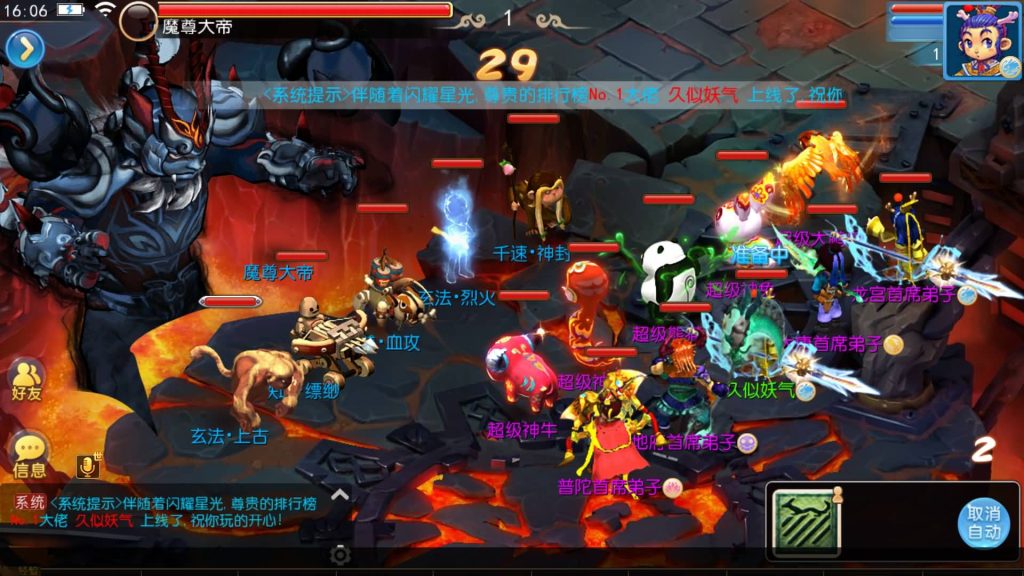Open the 信息 messages panel
Image resolution: width=1024 pixels, height=576 pixels.
point(29,455)
